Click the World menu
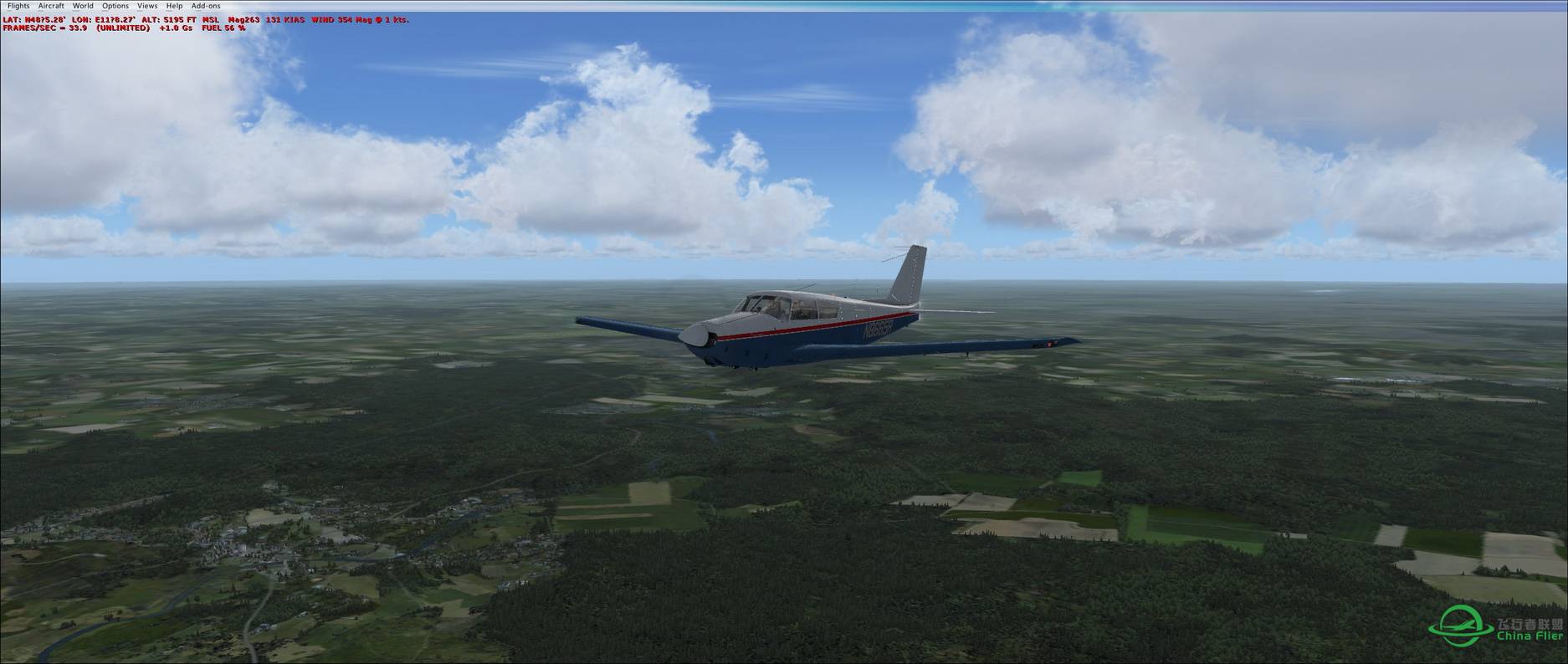Image resolution: width=1568 pixels, height=664 pixels. tap(83, 6)
